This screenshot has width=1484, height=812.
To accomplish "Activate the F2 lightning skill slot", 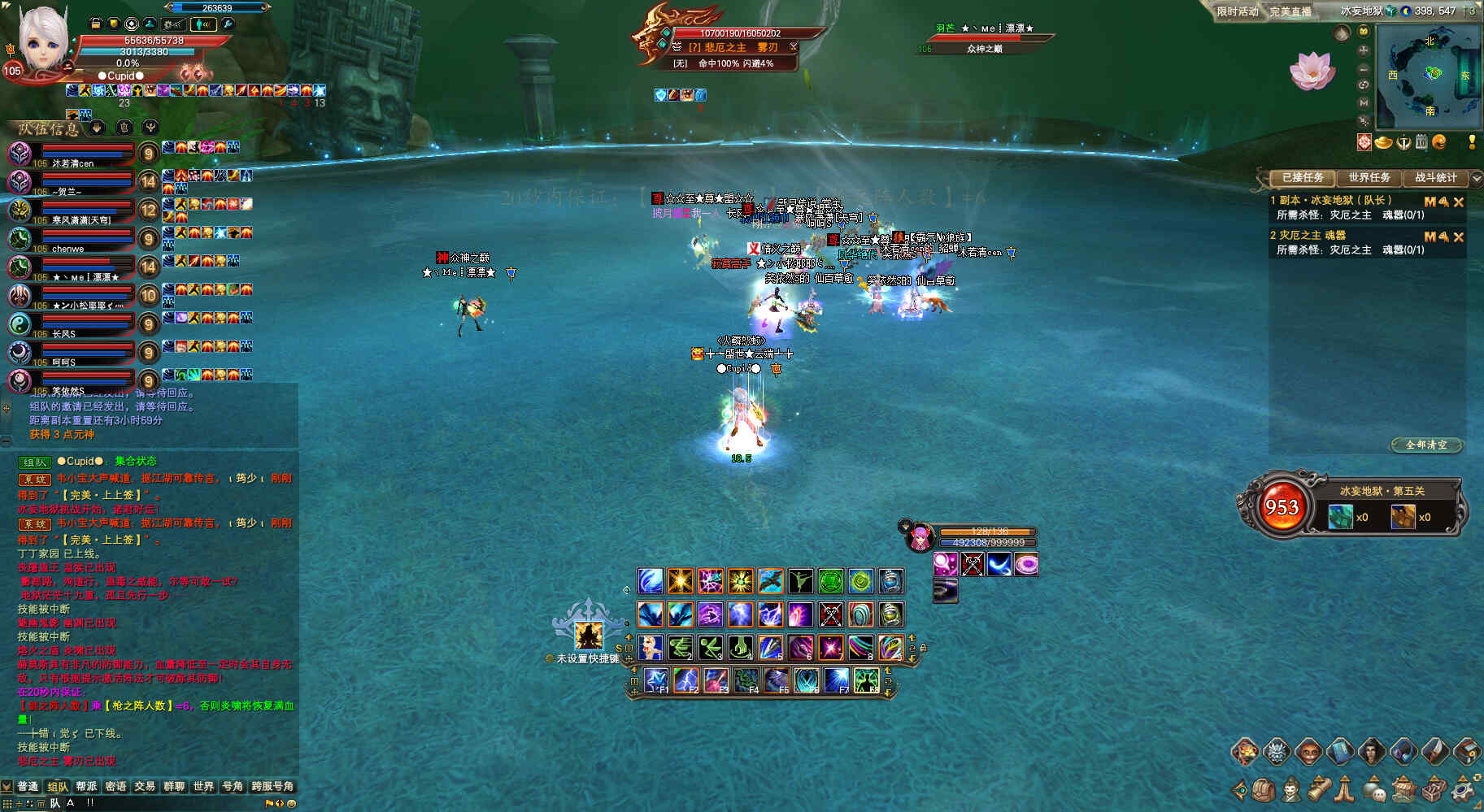I will pyautogui.click(x=685, y=680).
